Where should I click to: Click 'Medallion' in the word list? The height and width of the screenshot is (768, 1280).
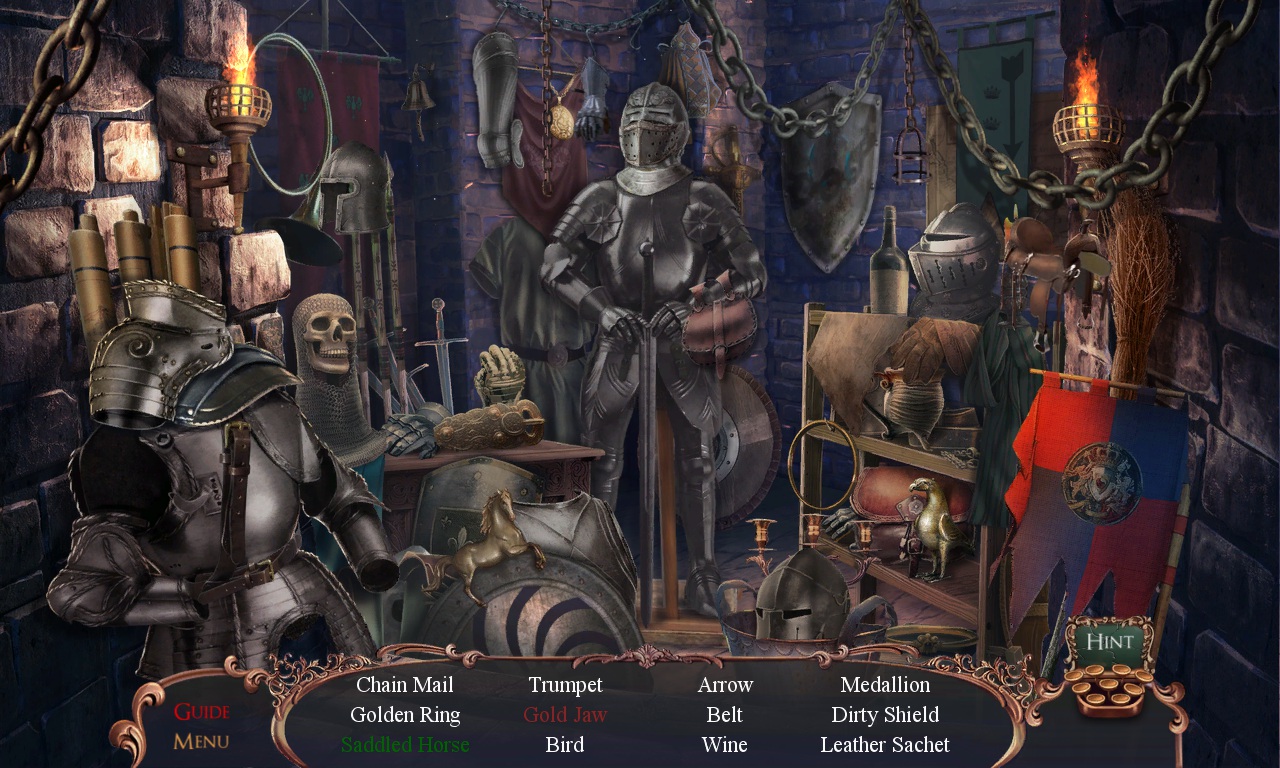[x=885, y=685]
